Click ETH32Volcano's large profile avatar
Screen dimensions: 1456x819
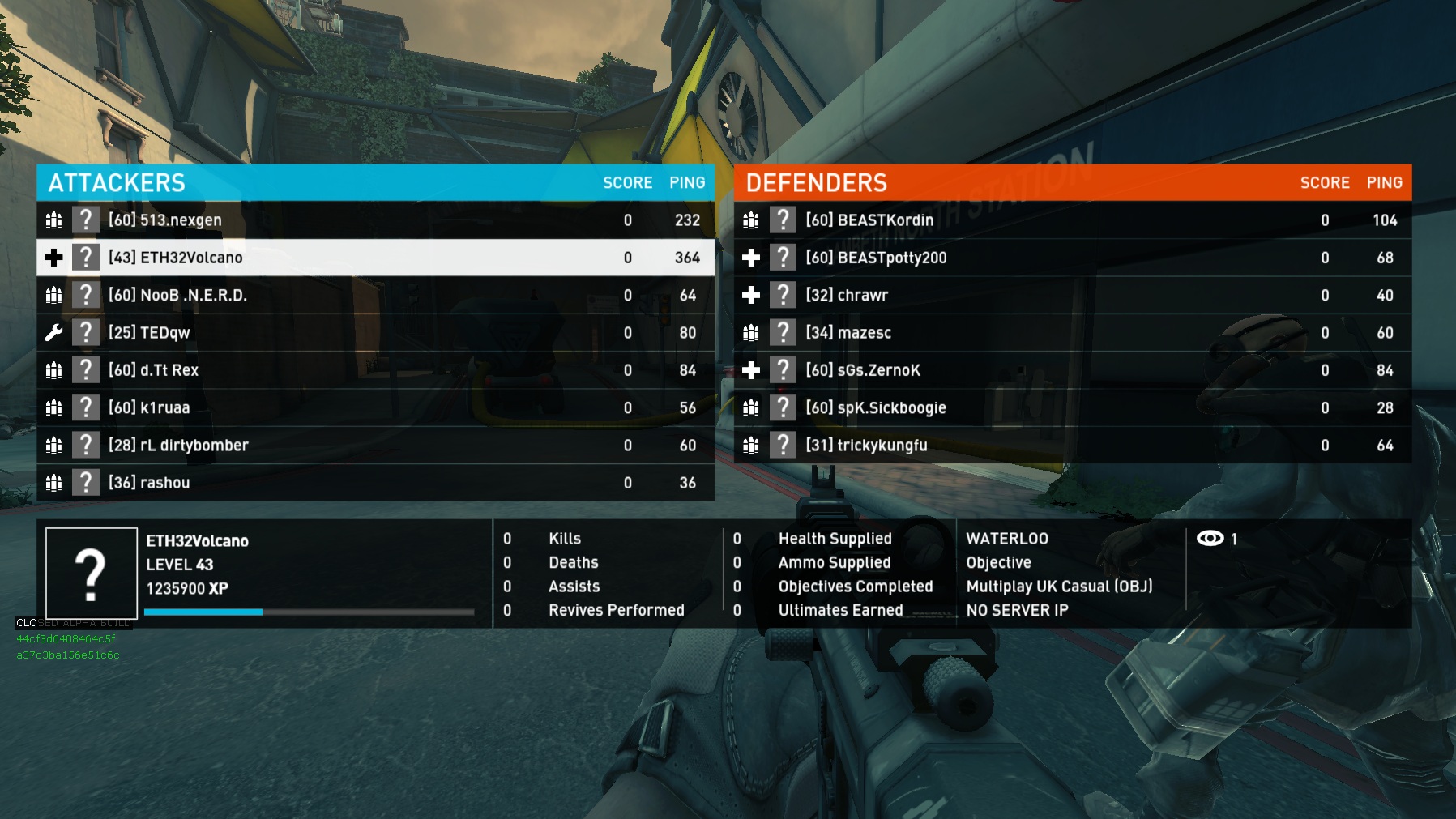point(92,574)
